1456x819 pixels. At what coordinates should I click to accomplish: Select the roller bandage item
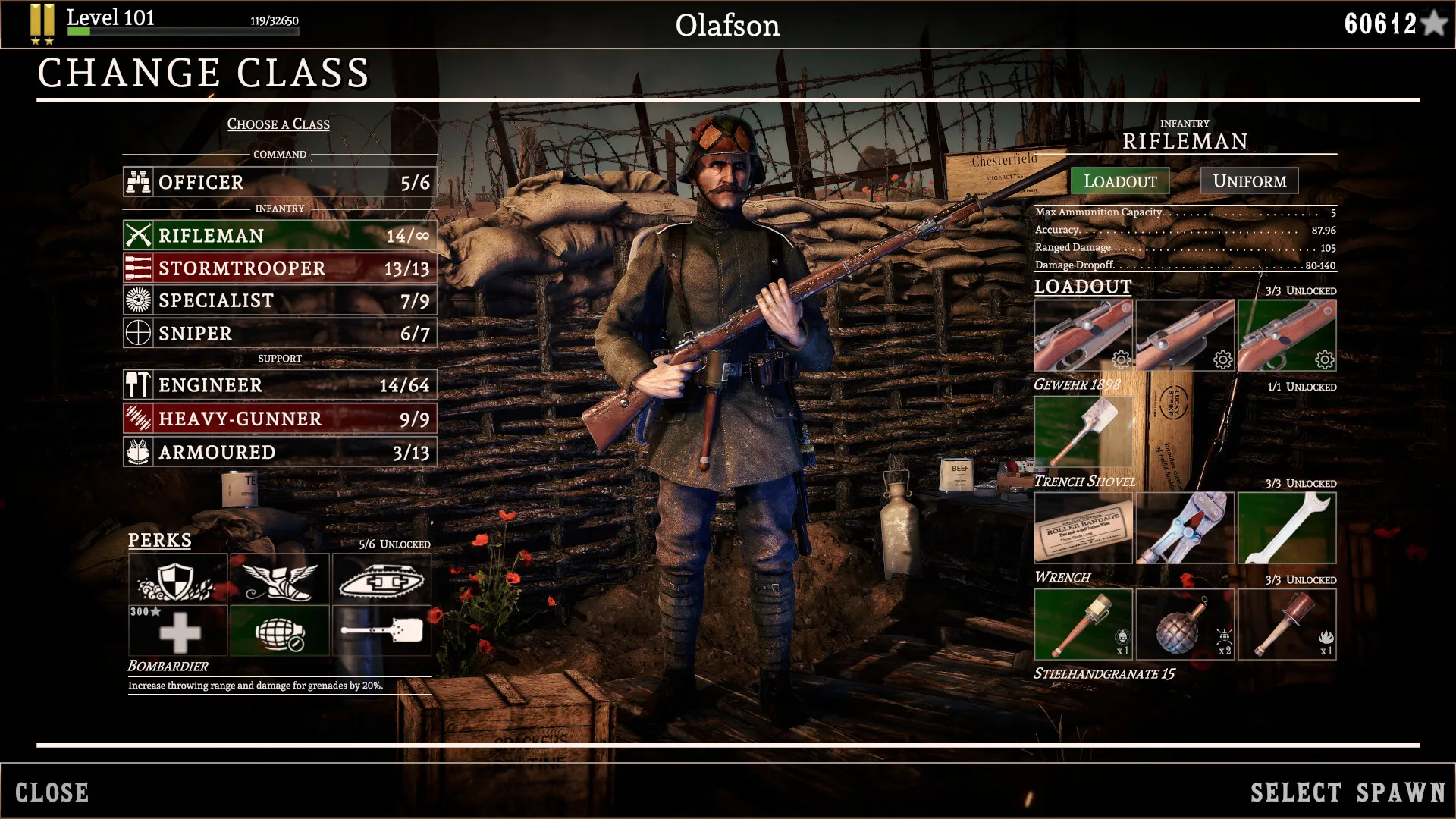pyautogui.click(x=1083, y=528)
